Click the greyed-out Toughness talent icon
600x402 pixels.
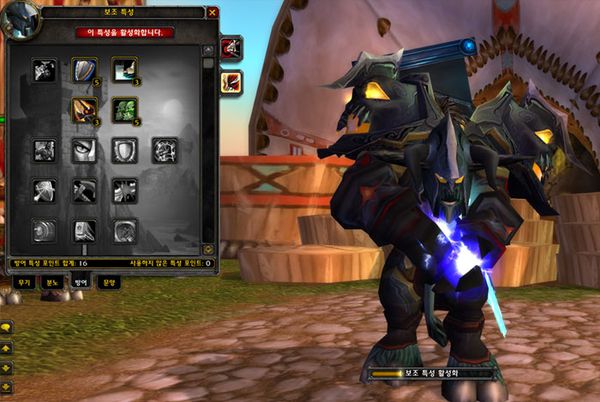164,150
